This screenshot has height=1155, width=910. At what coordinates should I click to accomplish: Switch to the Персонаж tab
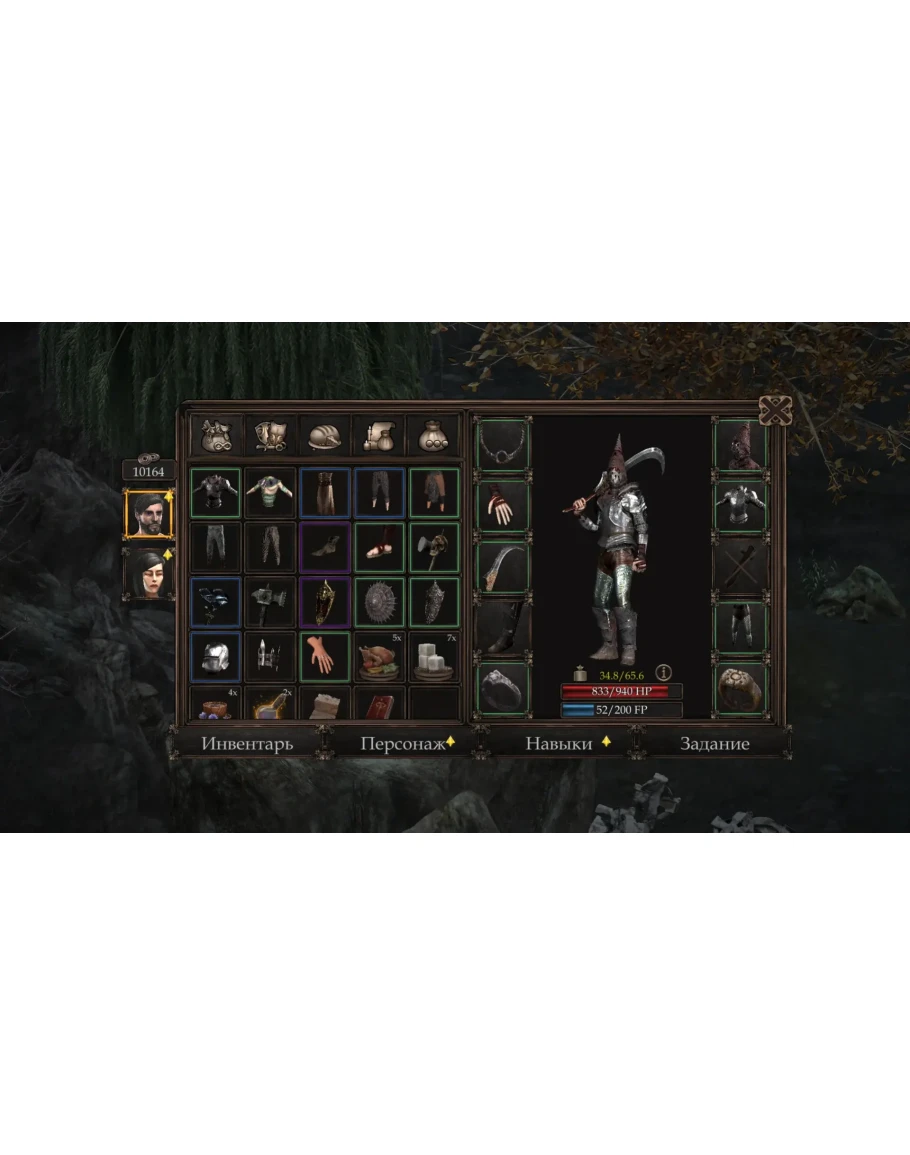[401, 744]
